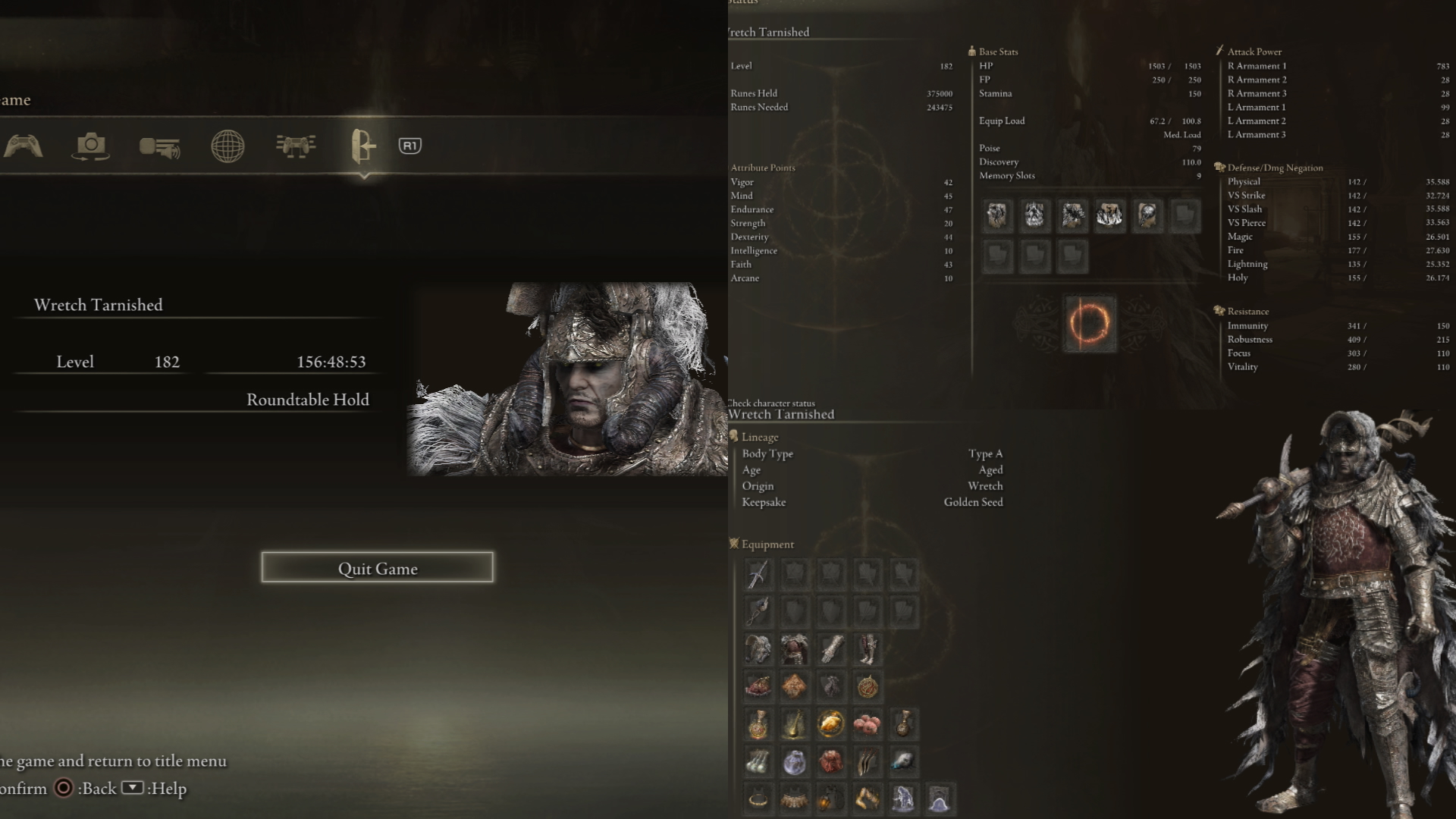Image resolution: width=1456 pixels, height=819 pixels.
Task: Open the controller settings tab
Action: click(24, 146)
